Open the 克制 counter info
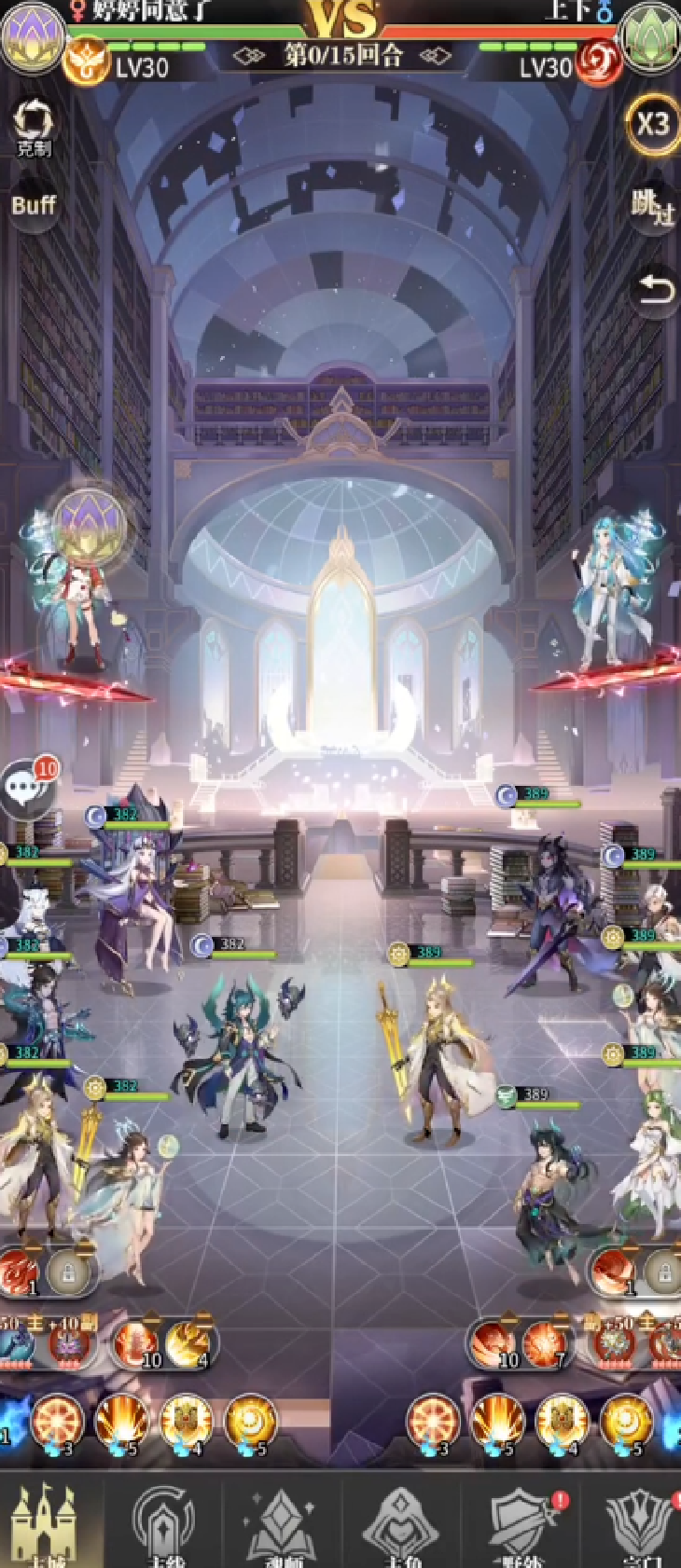This screenshot has height=1568, width=681. click(34, 126)
